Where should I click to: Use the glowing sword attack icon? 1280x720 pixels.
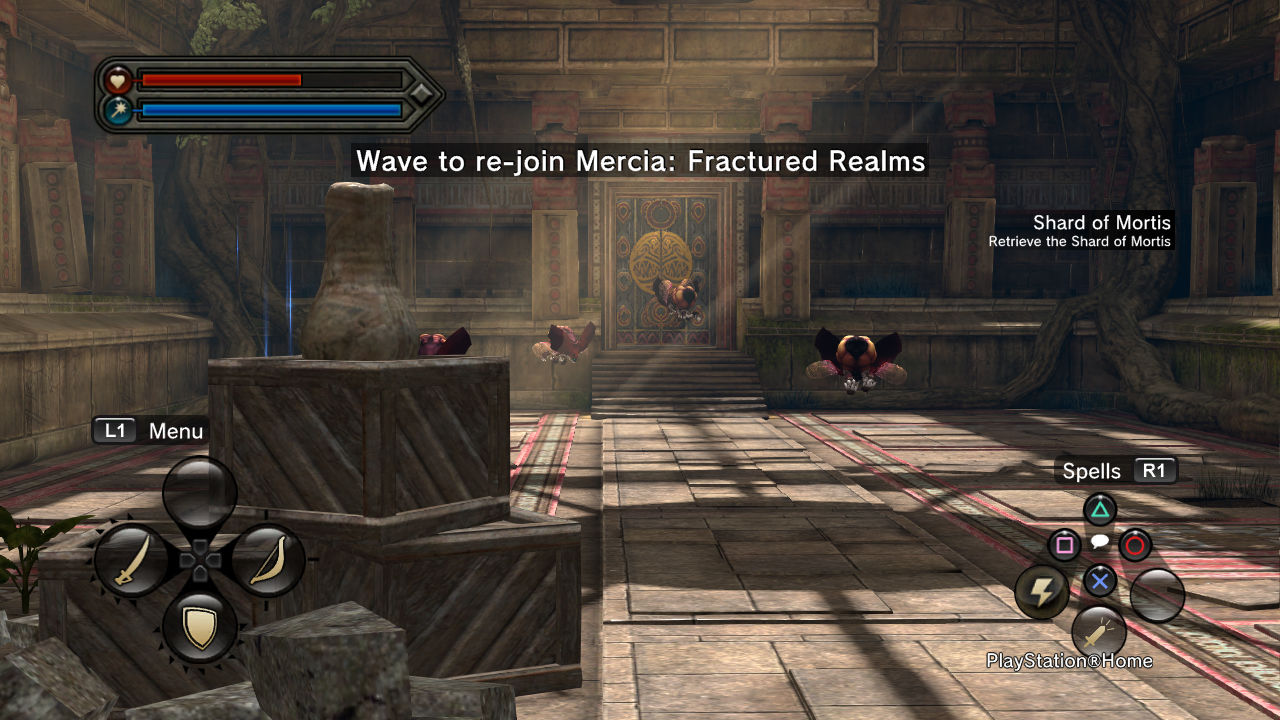coord(1098,632)
